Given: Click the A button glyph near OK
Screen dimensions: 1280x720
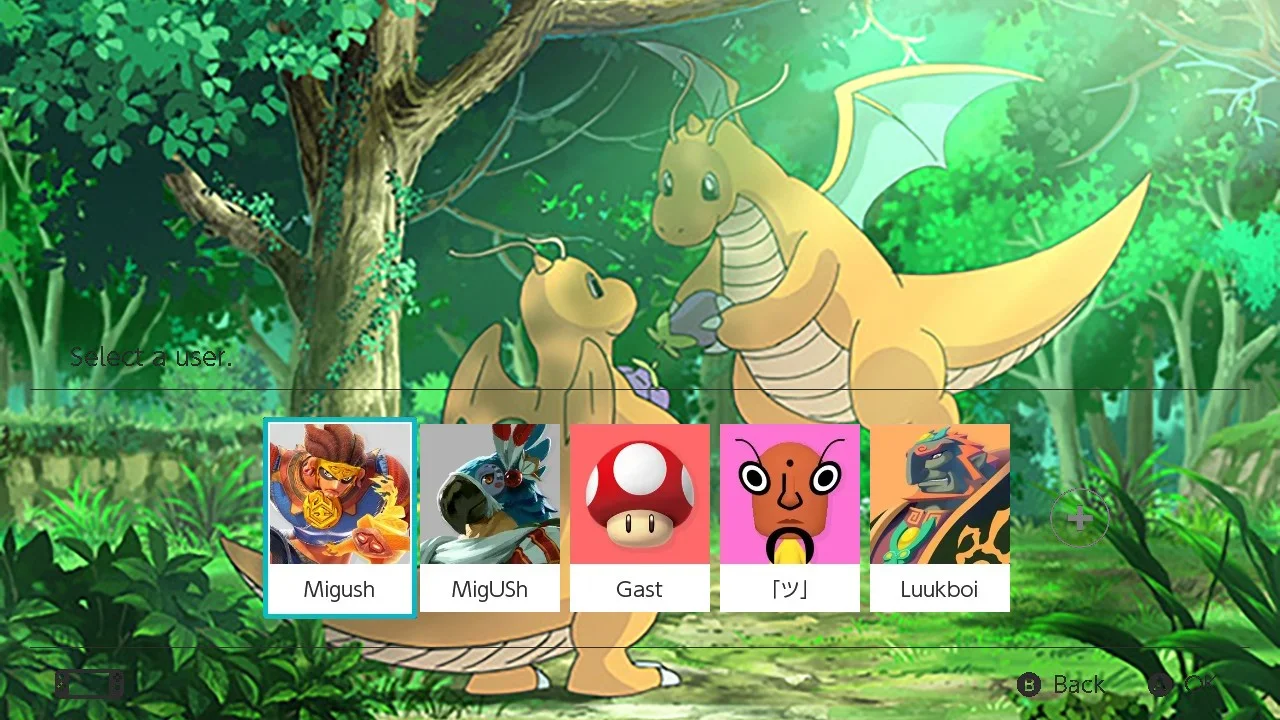Looking at the screenshot, I should (x=1160, y=685).
